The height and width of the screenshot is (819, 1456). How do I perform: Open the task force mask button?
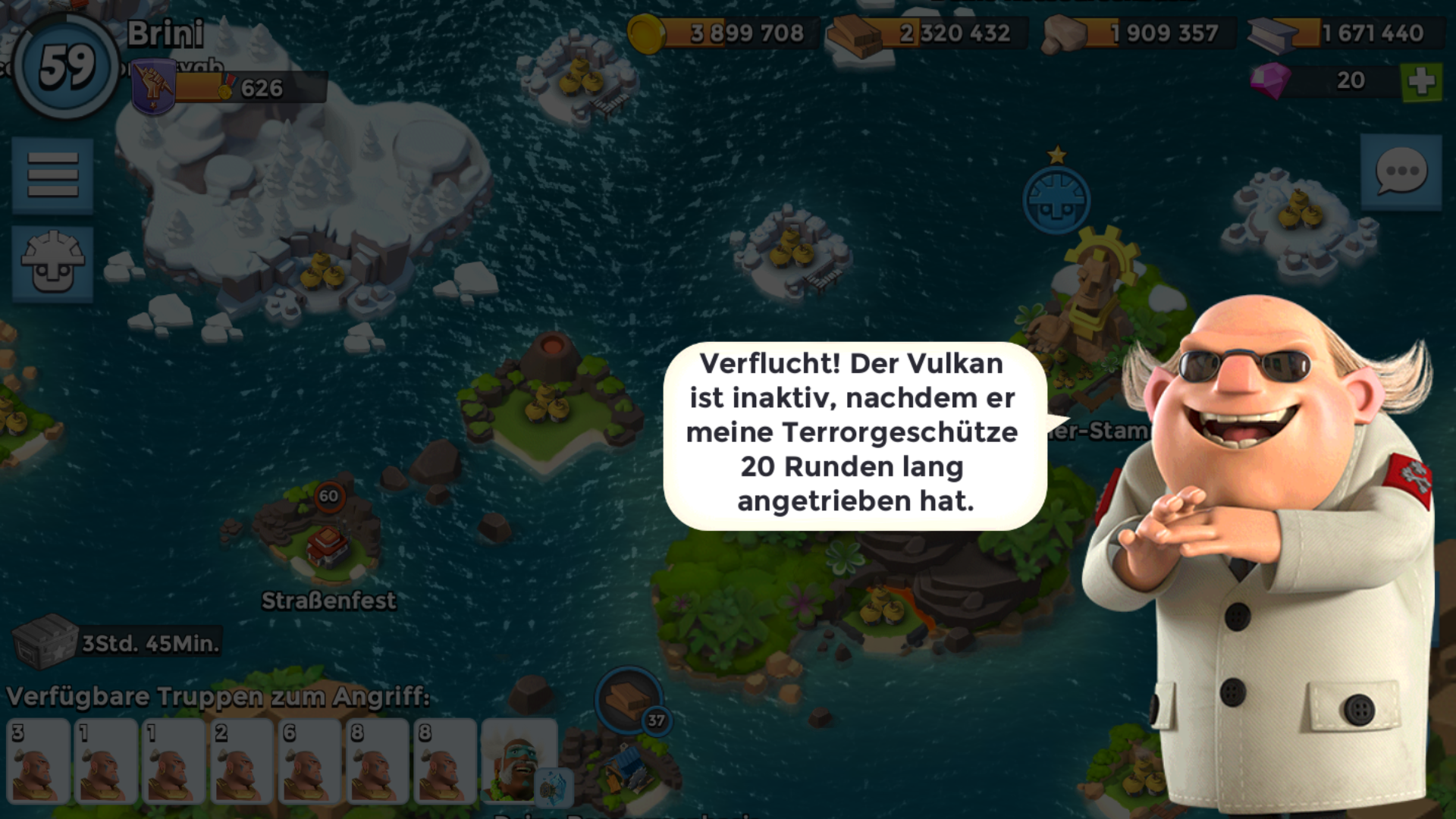point(52,263)
